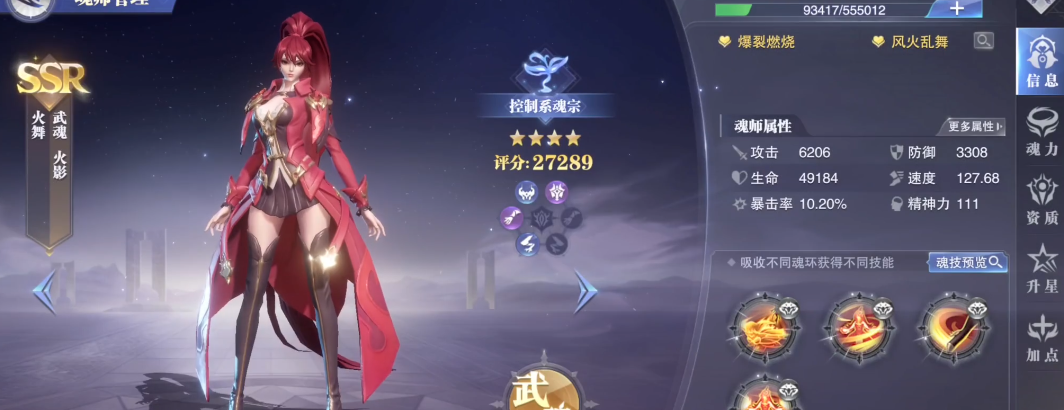Click the magnifier icon next to 风火乱舞
Screen dimensions: 1064x410
click(x=984, y=41)
